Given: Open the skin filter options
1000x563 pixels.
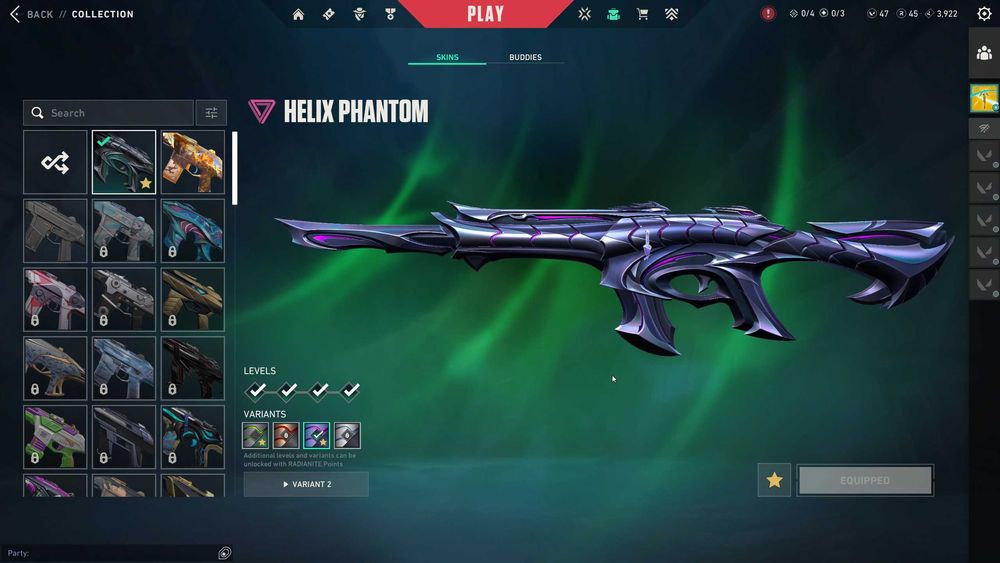Looking at the screenshot, I should (x=211, y=113).
